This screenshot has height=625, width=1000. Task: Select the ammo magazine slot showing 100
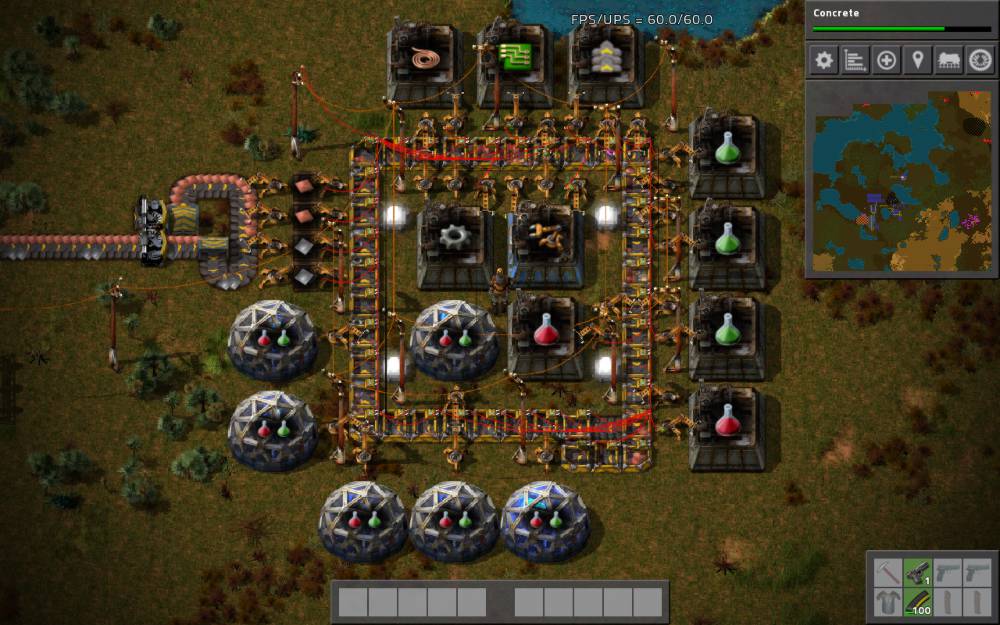click(x=918, y=603)
